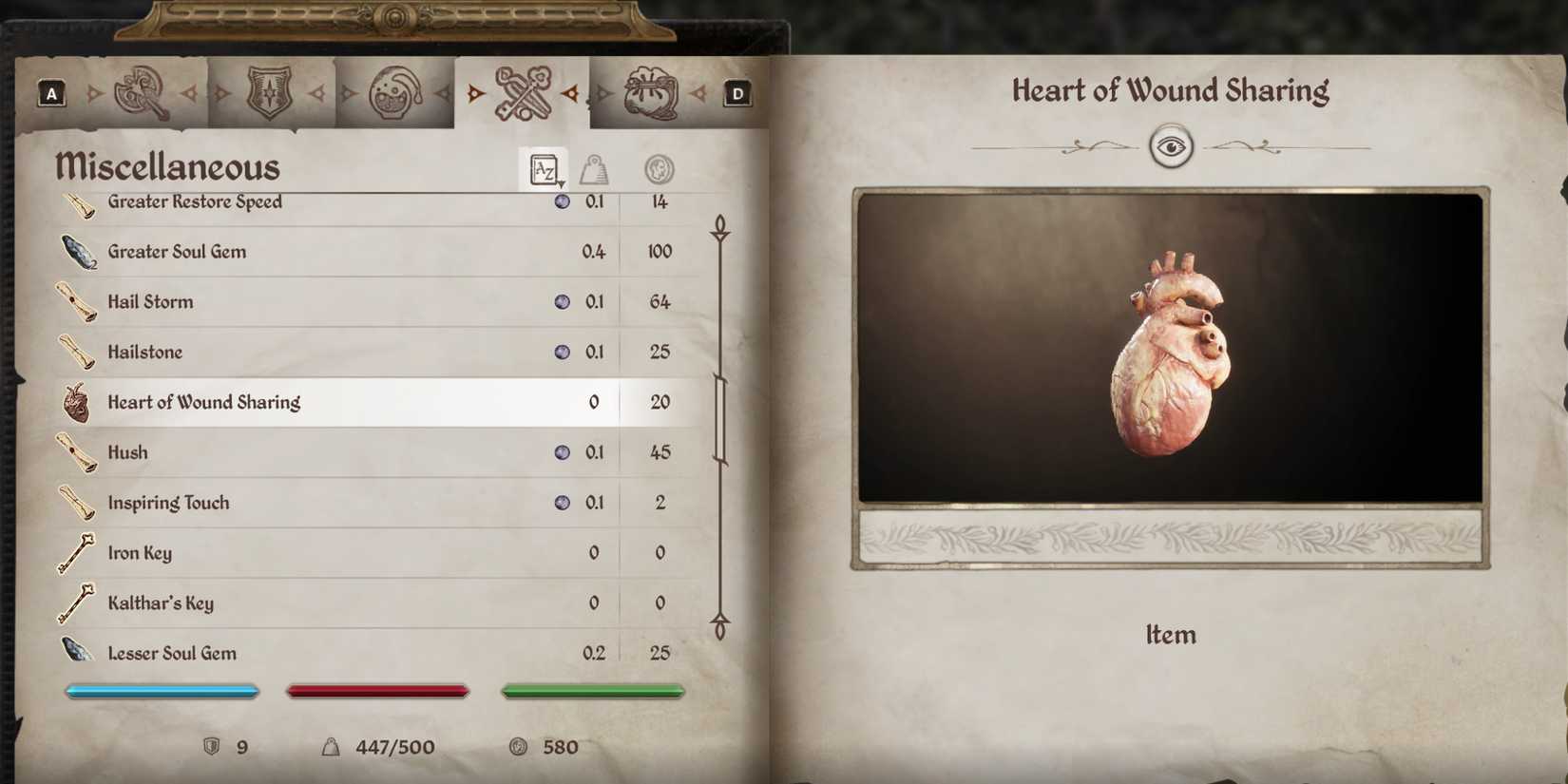Click the scrollbar up arrow
Image resolution: width=1568 pixels, height=784 pixels.
click(720, 226)
